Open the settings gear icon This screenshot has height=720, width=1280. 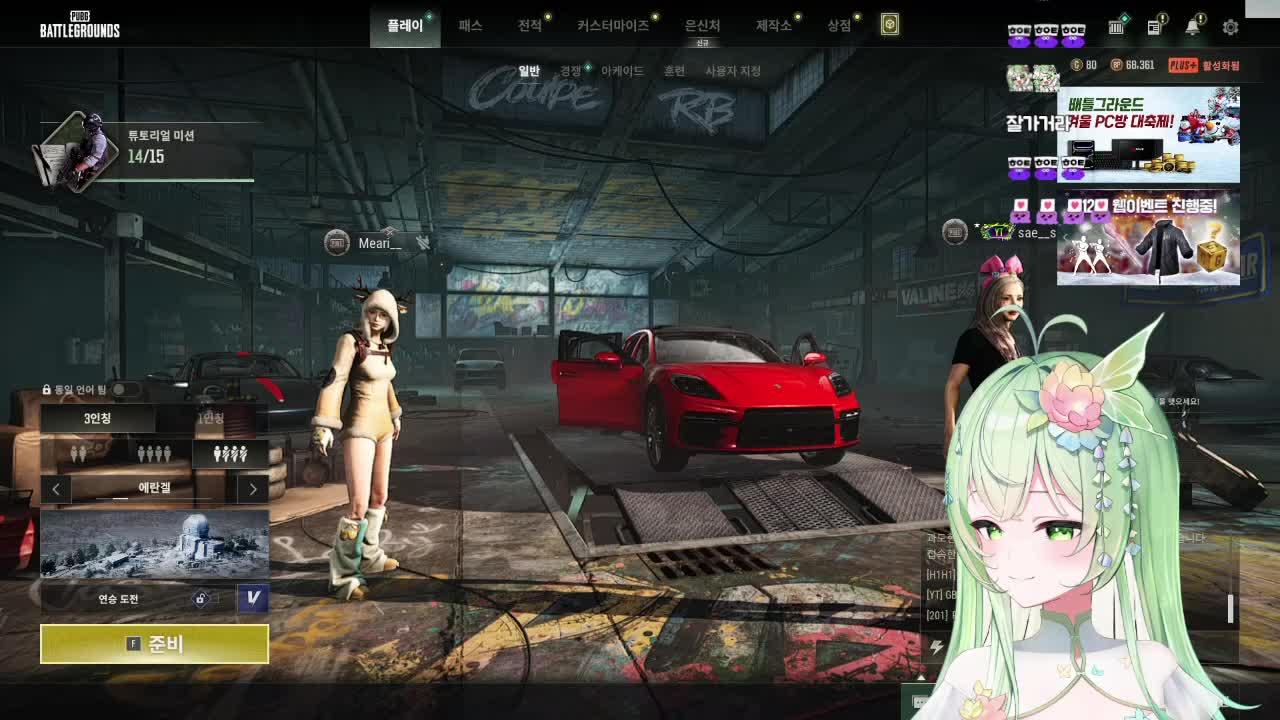click(x=1230, y=28)
